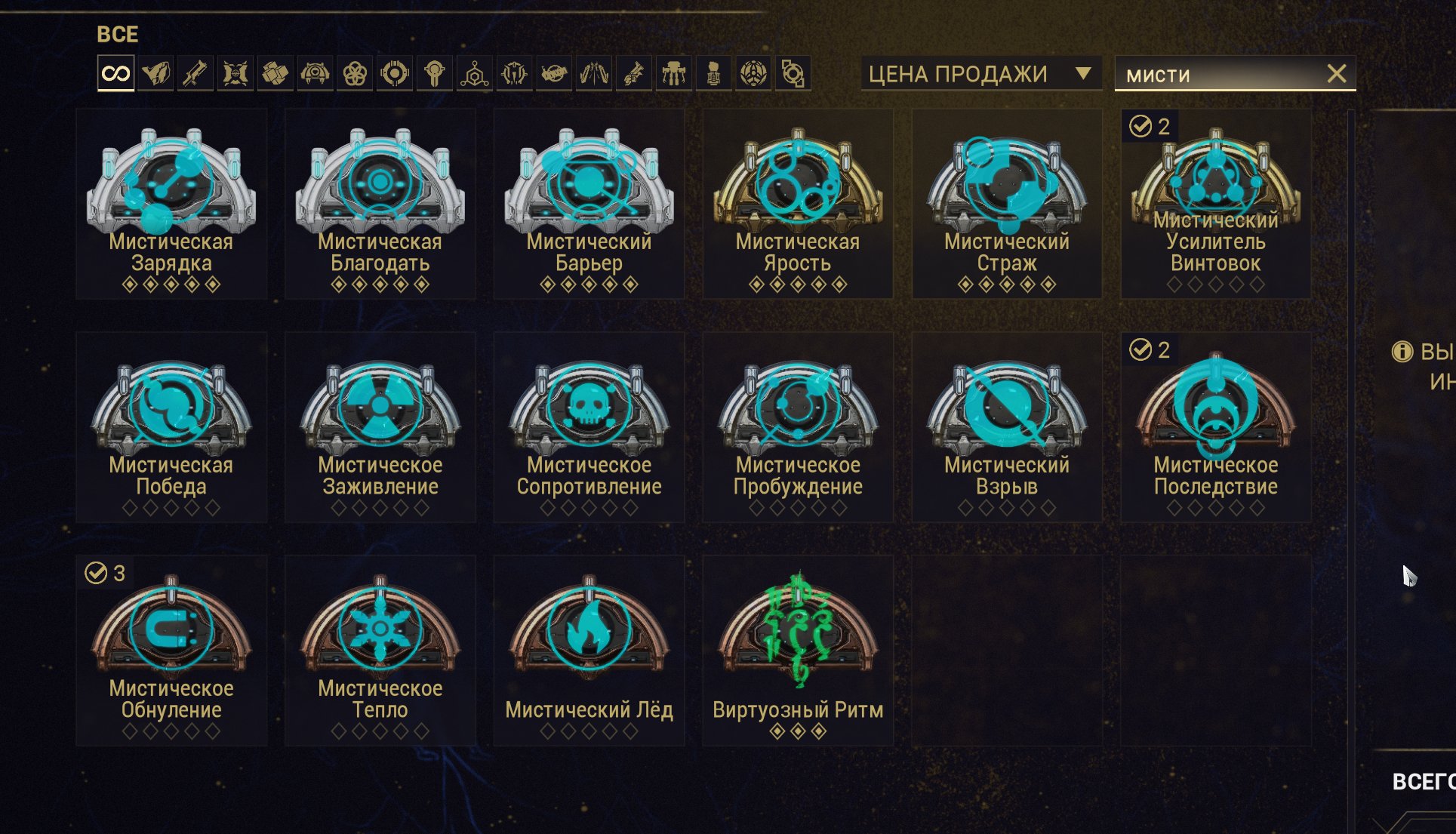The image size is (1456, 834).
Task: Pick Мистическое Сопротивление with skull icon
Action: [589, 427]
